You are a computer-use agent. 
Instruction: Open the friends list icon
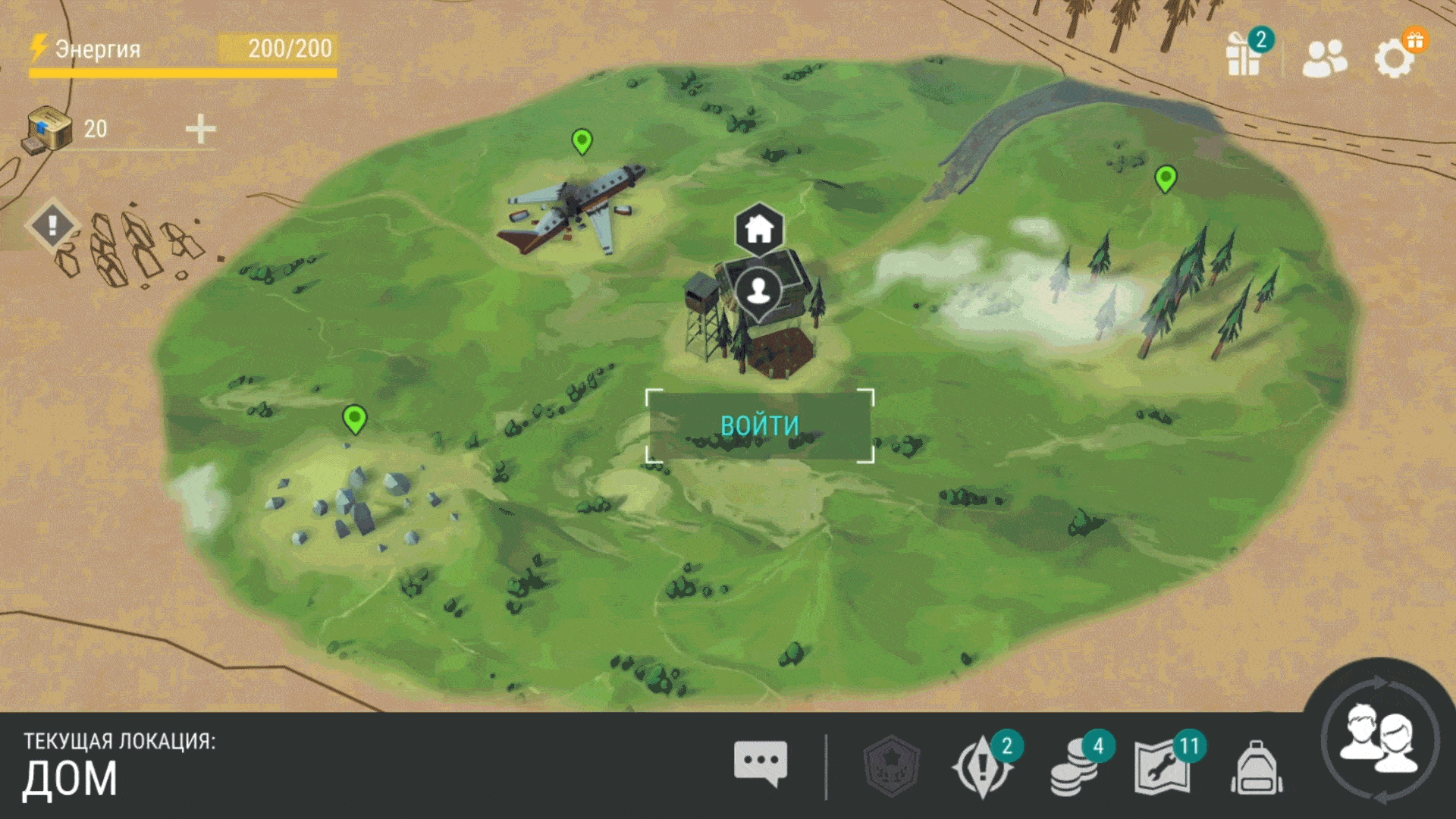1324,58
